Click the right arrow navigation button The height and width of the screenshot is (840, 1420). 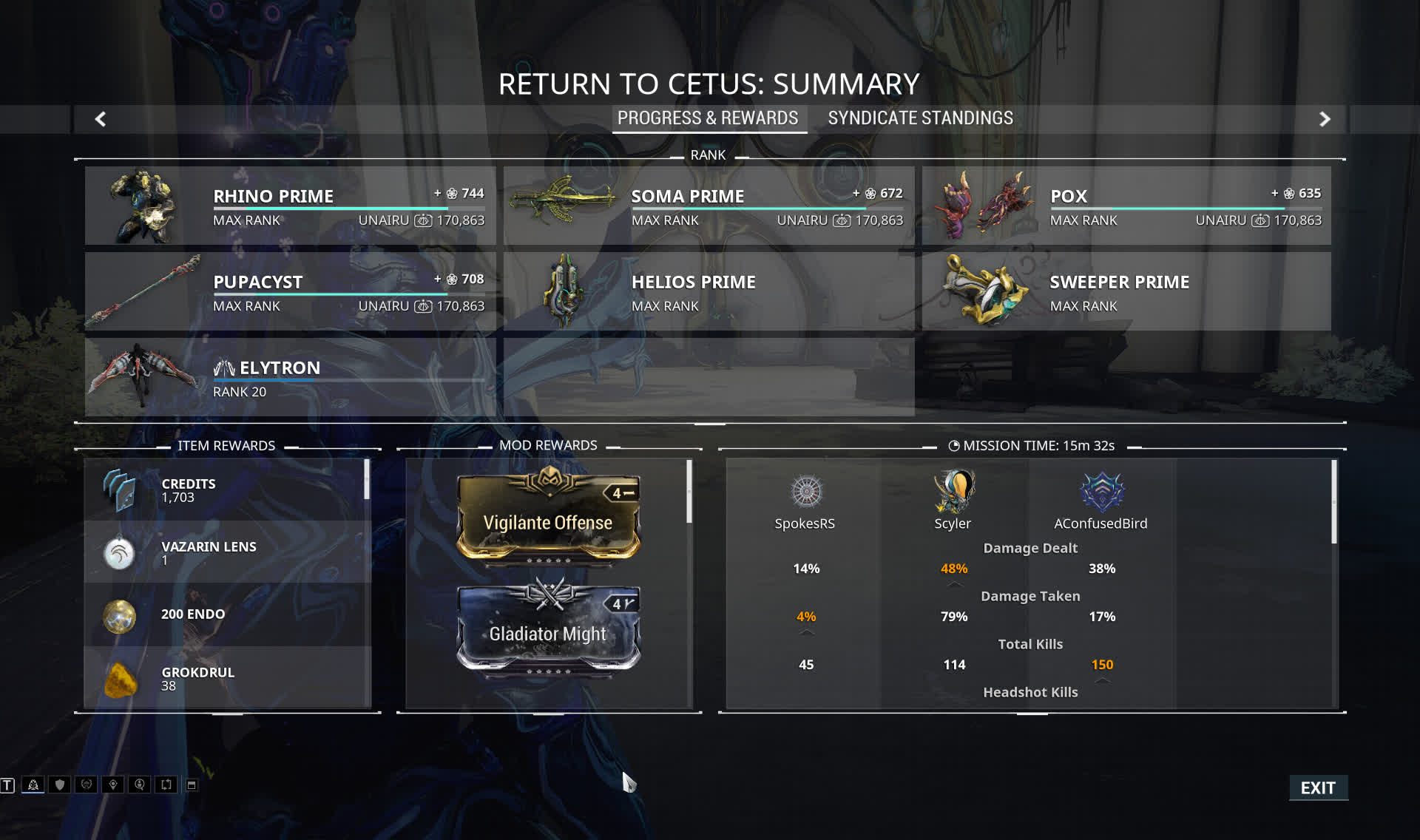[x=1325, y=119]
